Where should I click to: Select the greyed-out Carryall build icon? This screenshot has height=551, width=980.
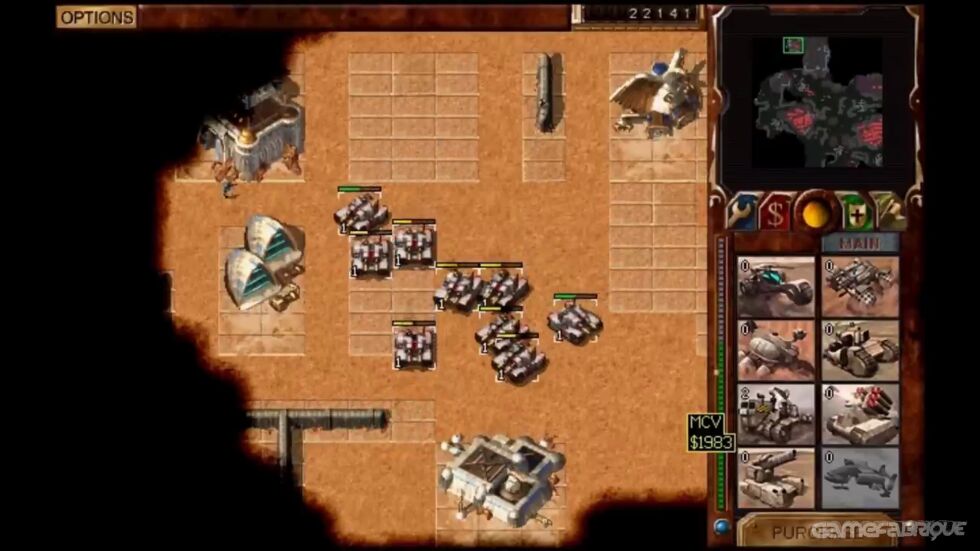[x=860, y=478]
